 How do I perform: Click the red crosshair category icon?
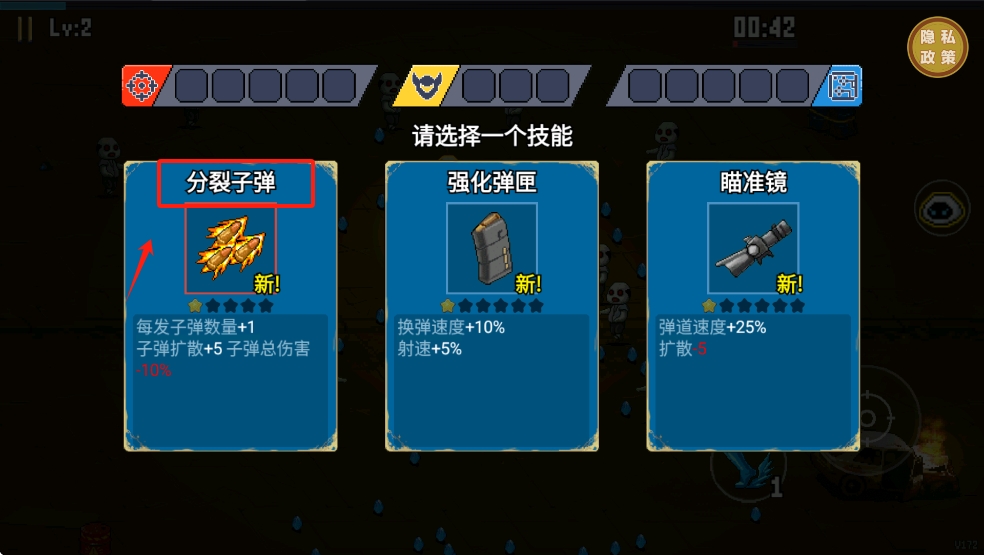[x=141, y=86]
